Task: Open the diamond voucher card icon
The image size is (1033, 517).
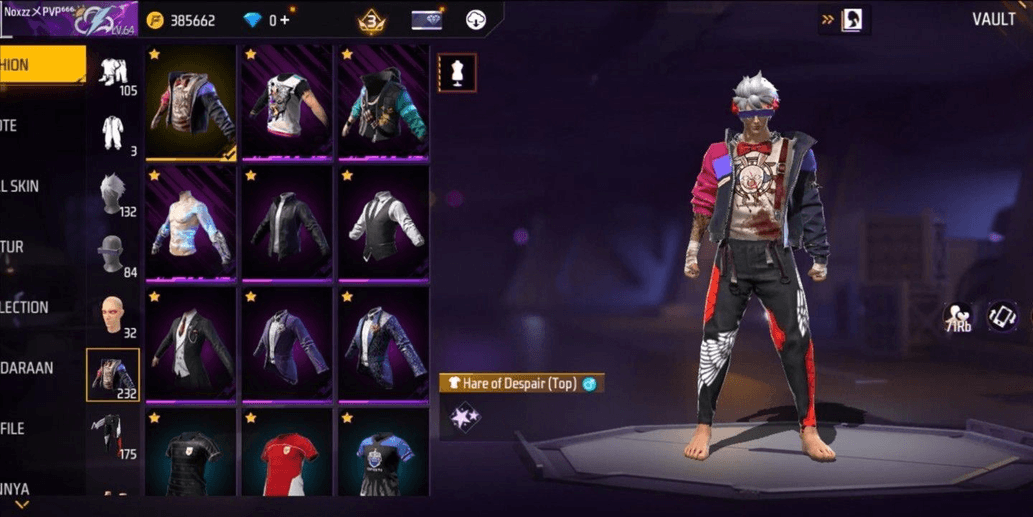Action: pos(426,20)
